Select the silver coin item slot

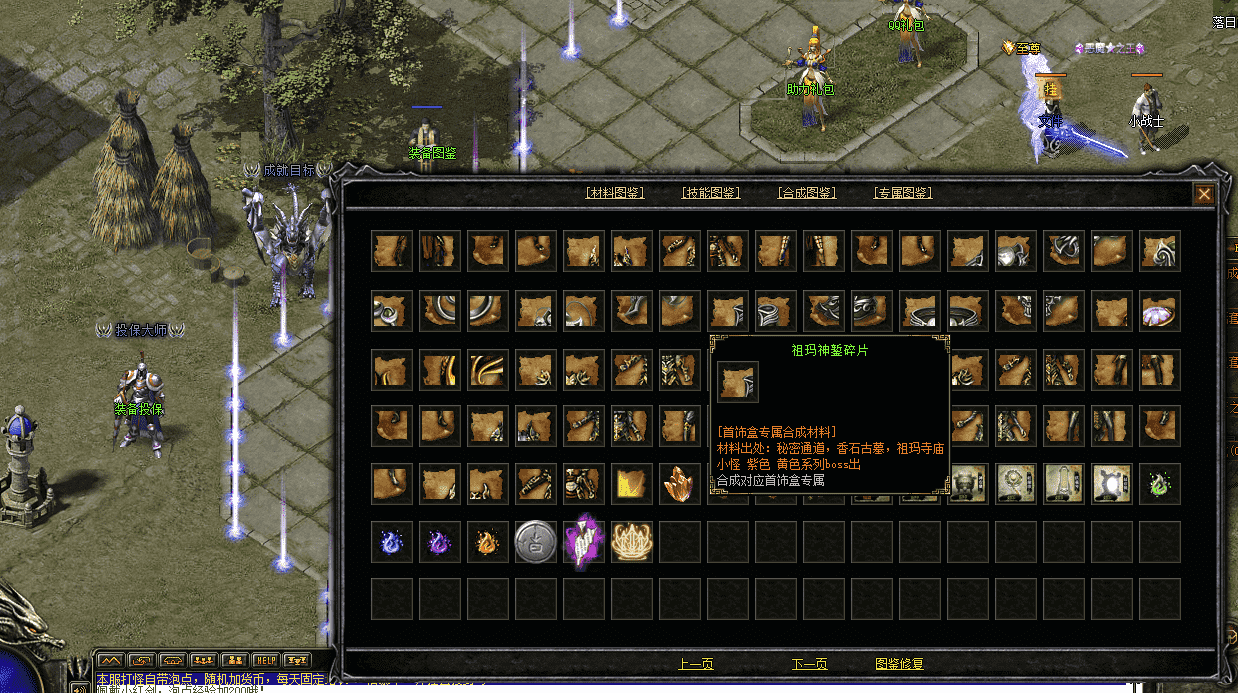click(535, 542)
